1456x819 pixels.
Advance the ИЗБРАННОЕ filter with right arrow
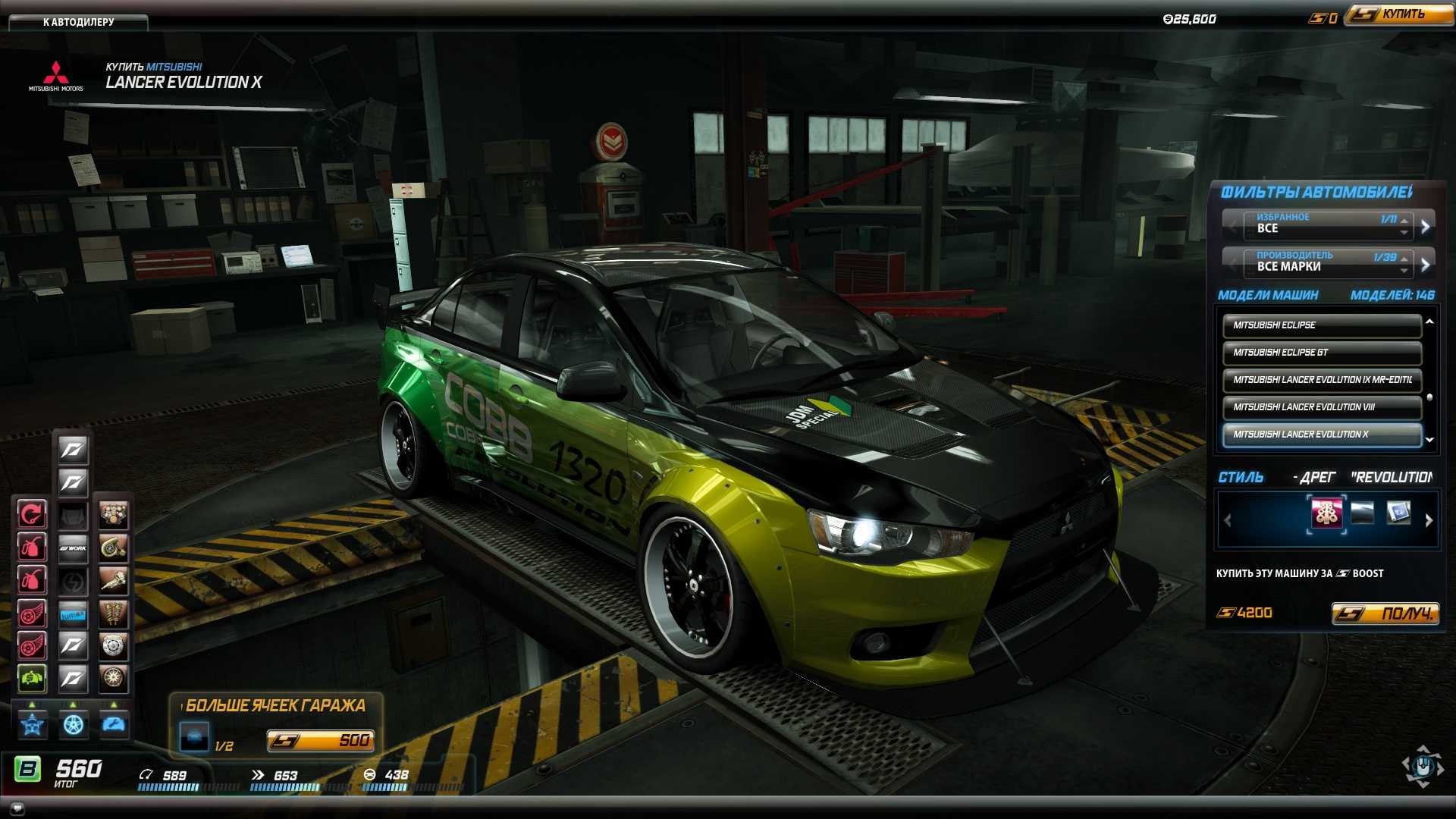coord(1425,226)
